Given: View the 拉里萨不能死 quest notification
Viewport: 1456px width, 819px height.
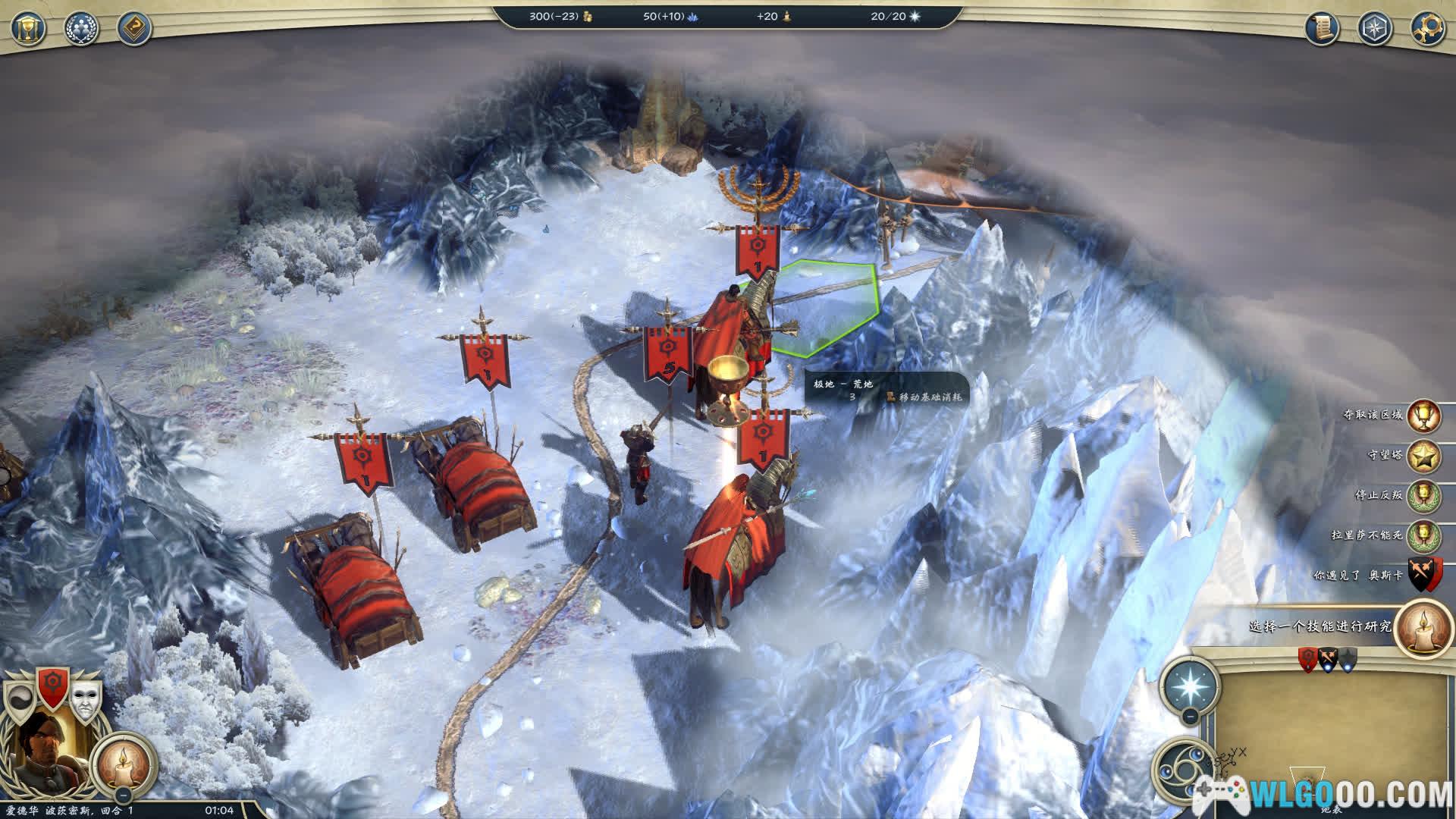Looking at the screenshot, I should (x=1424, y=535).
